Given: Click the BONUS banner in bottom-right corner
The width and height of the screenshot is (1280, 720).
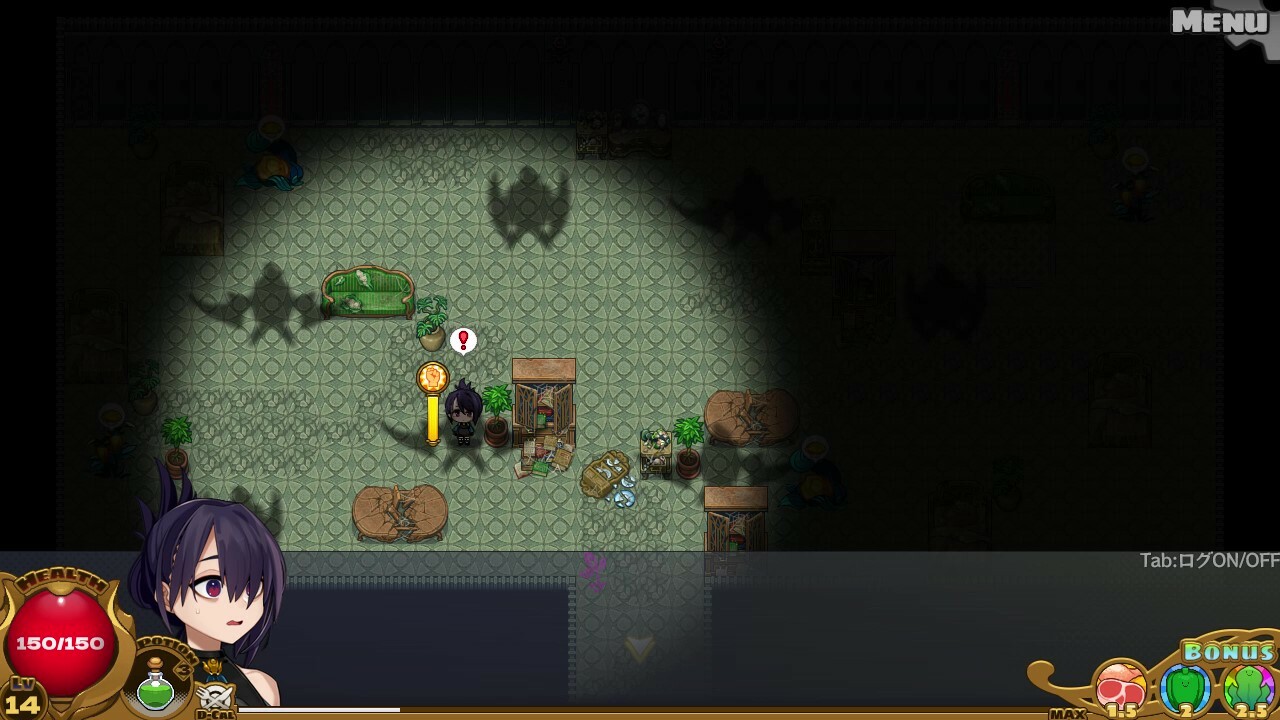Looking at the screenshot, I should (1228, 651).
